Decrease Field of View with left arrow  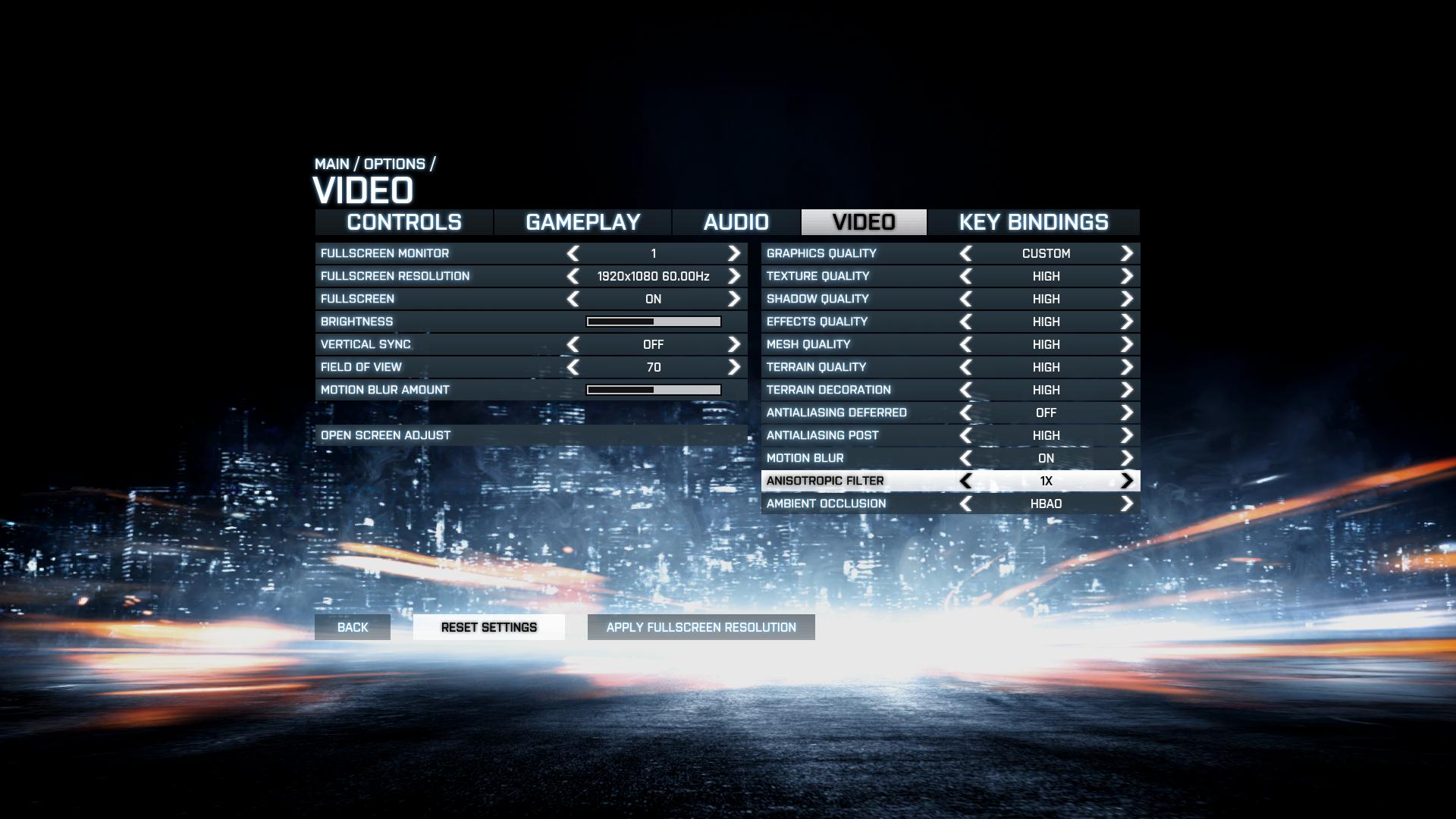click(x=573, y=367)
